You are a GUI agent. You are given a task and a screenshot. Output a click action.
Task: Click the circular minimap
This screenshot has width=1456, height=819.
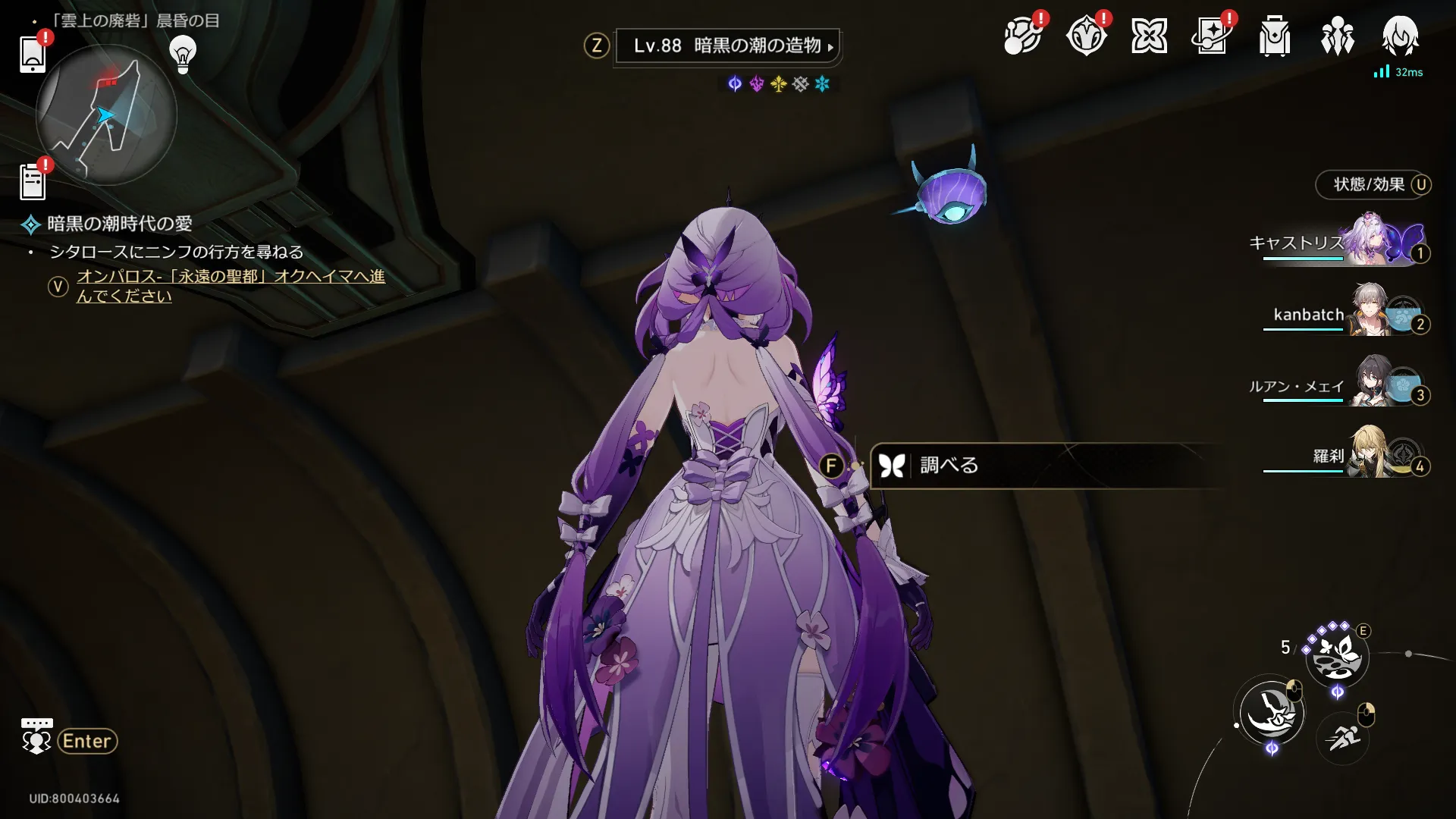pyautogui.click(x=106, y=115)
